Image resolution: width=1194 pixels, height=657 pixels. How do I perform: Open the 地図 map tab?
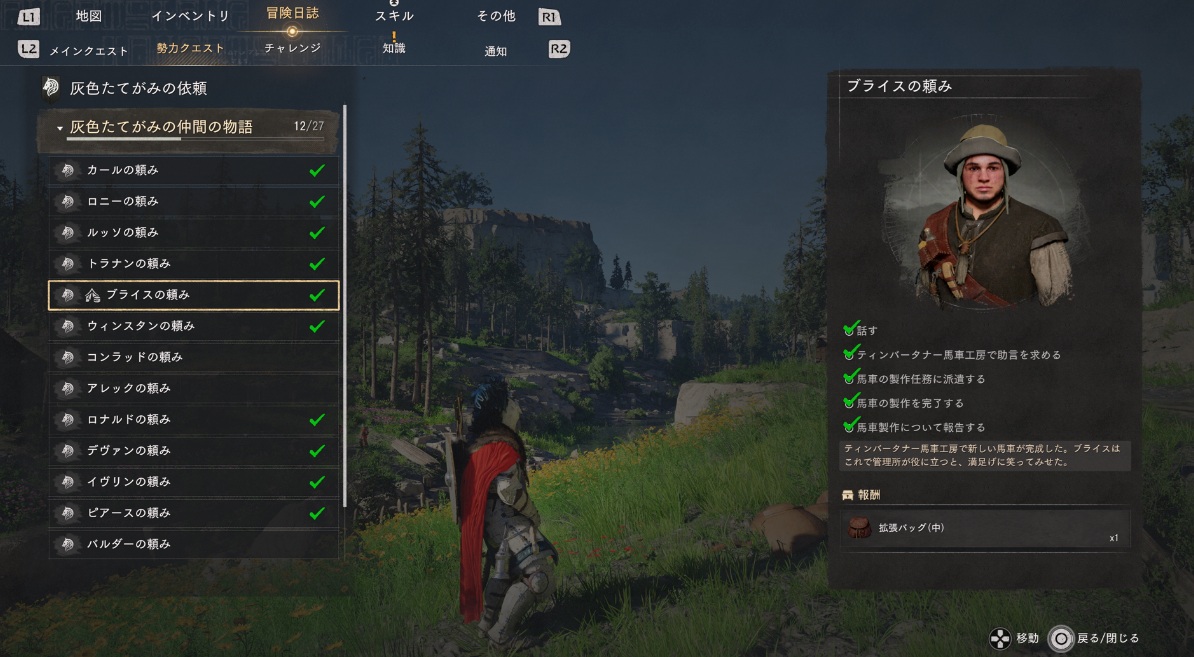coord(89,16)
